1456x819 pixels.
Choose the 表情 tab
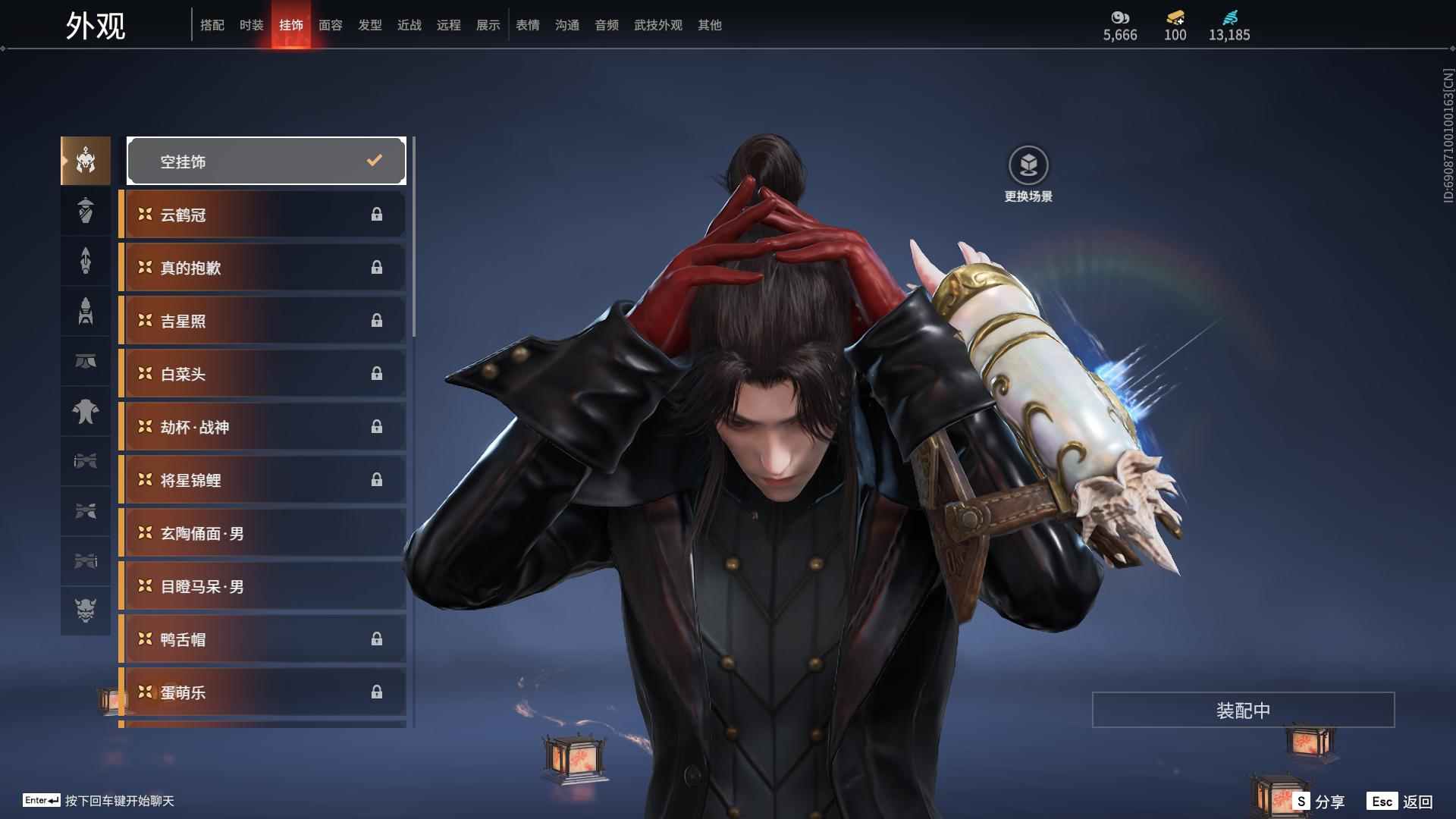pyautogui.click(x=527, y=25)
